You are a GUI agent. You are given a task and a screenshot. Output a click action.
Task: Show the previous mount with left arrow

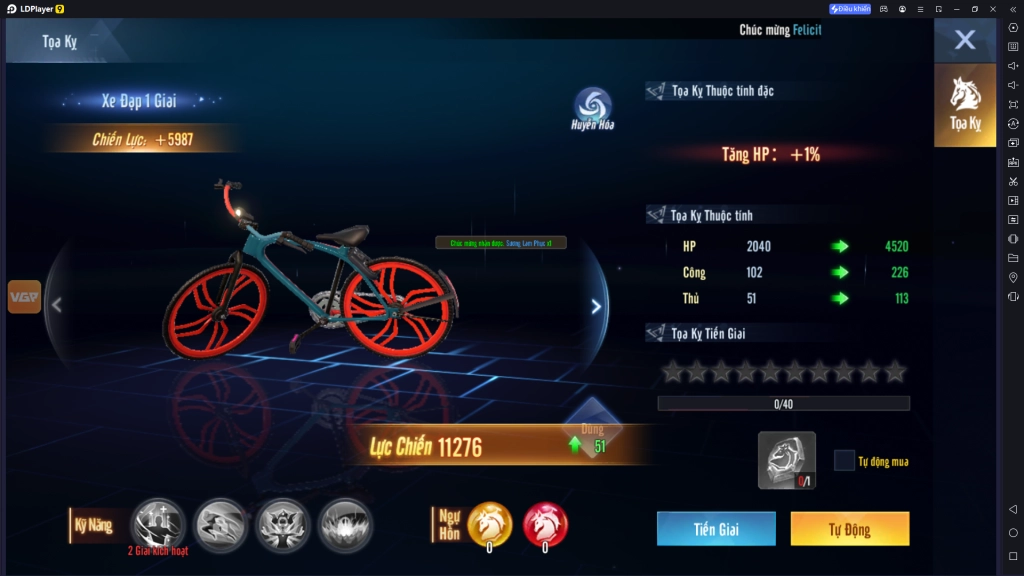click(x=57, y=306)
